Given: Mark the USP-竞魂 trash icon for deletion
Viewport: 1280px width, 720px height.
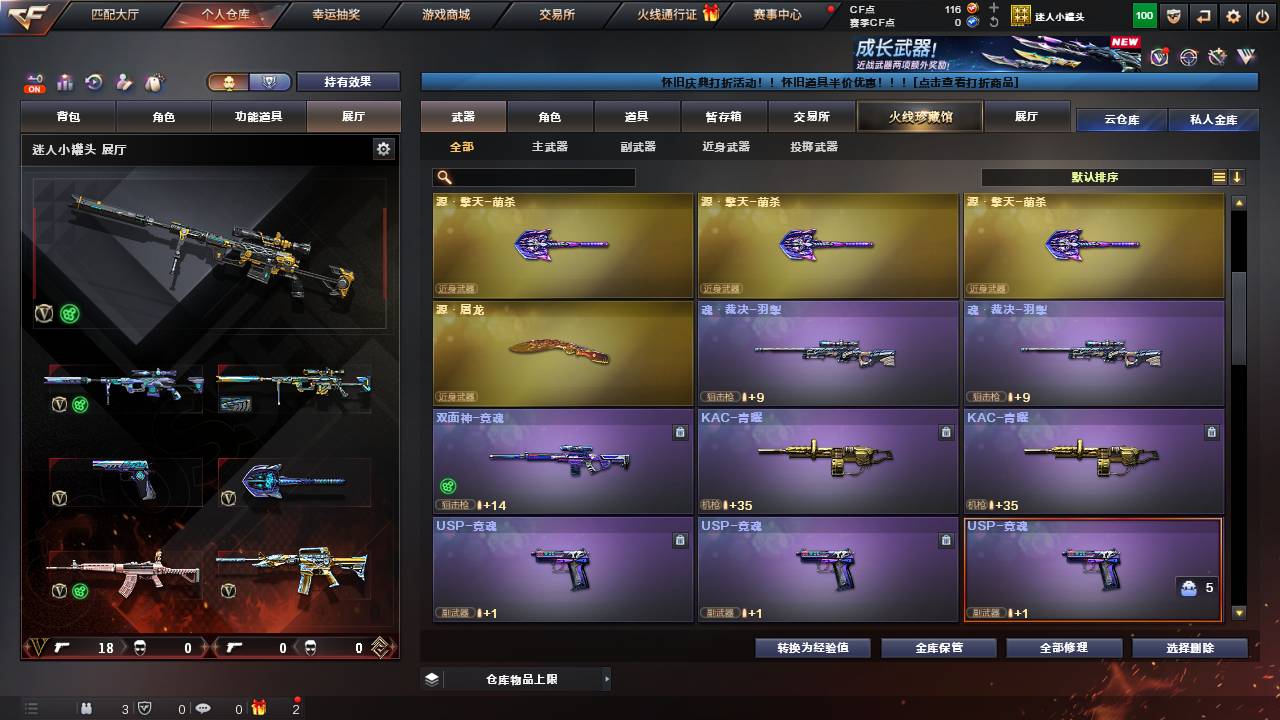Looking at the screenshot, I should (680, 540).
